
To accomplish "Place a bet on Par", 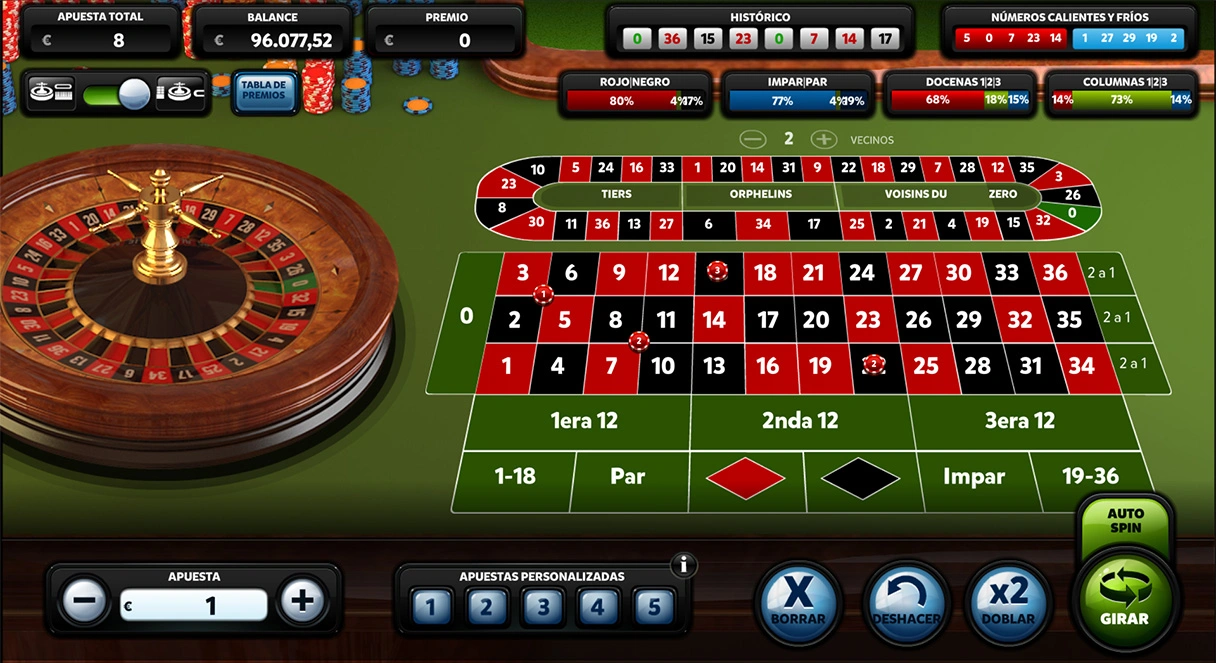I will [628, 477].
